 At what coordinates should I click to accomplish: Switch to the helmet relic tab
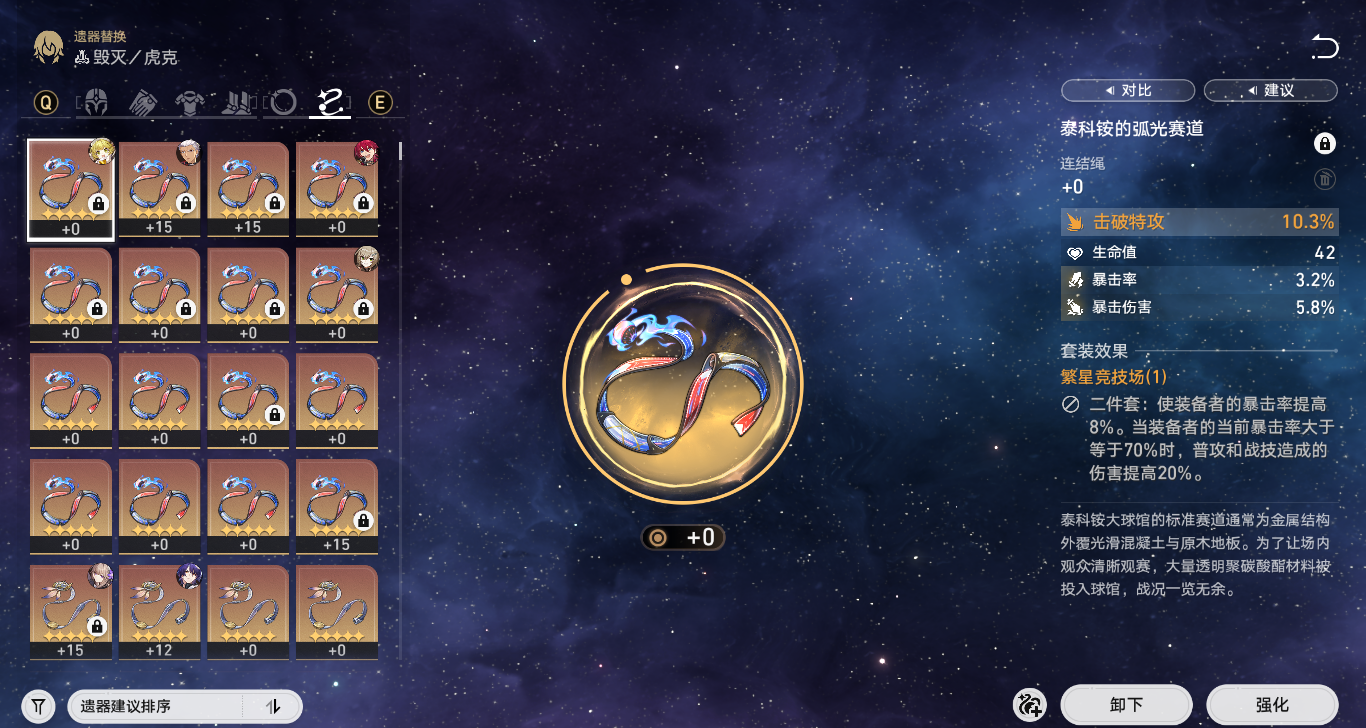[95, 102]
